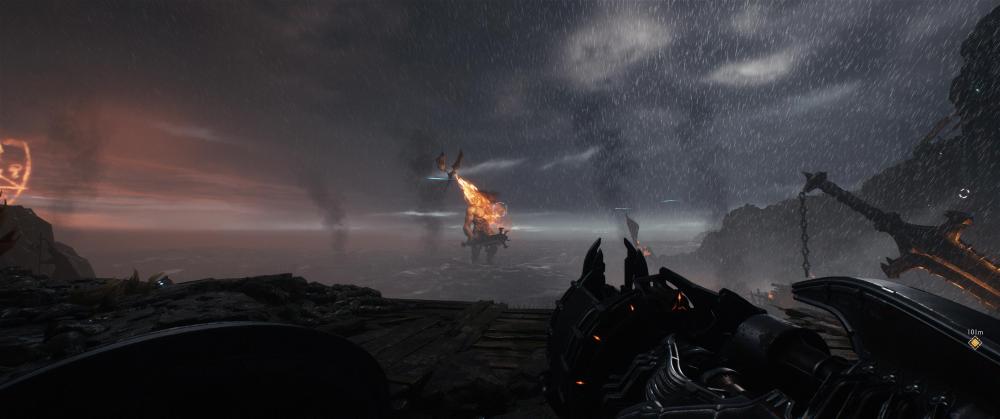Select the yellow diamond objective waypoint marker
1000x419 pixels.
point(974,342)
